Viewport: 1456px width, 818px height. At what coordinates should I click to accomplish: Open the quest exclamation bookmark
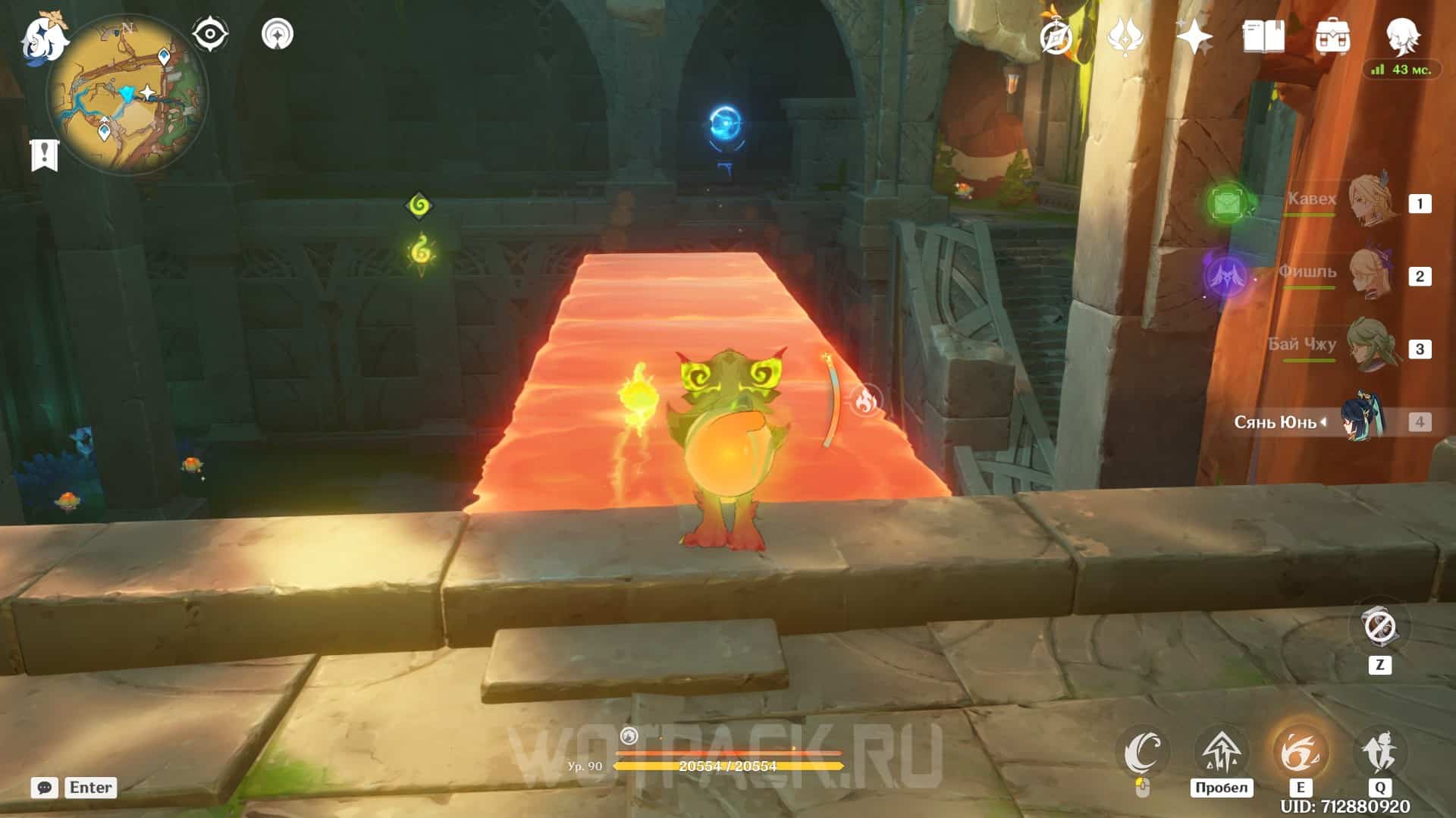pos(44,155)
